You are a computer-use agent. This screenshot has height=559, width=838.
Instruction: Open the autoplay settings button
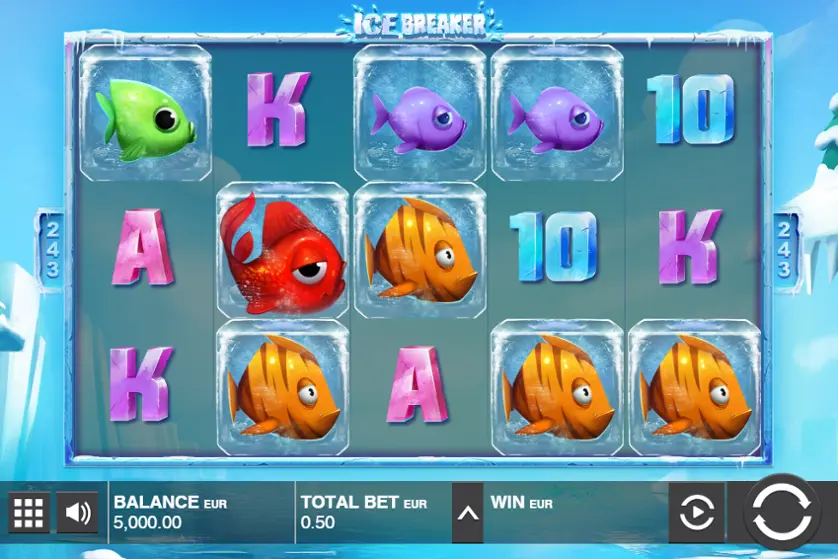coord(696,514)
